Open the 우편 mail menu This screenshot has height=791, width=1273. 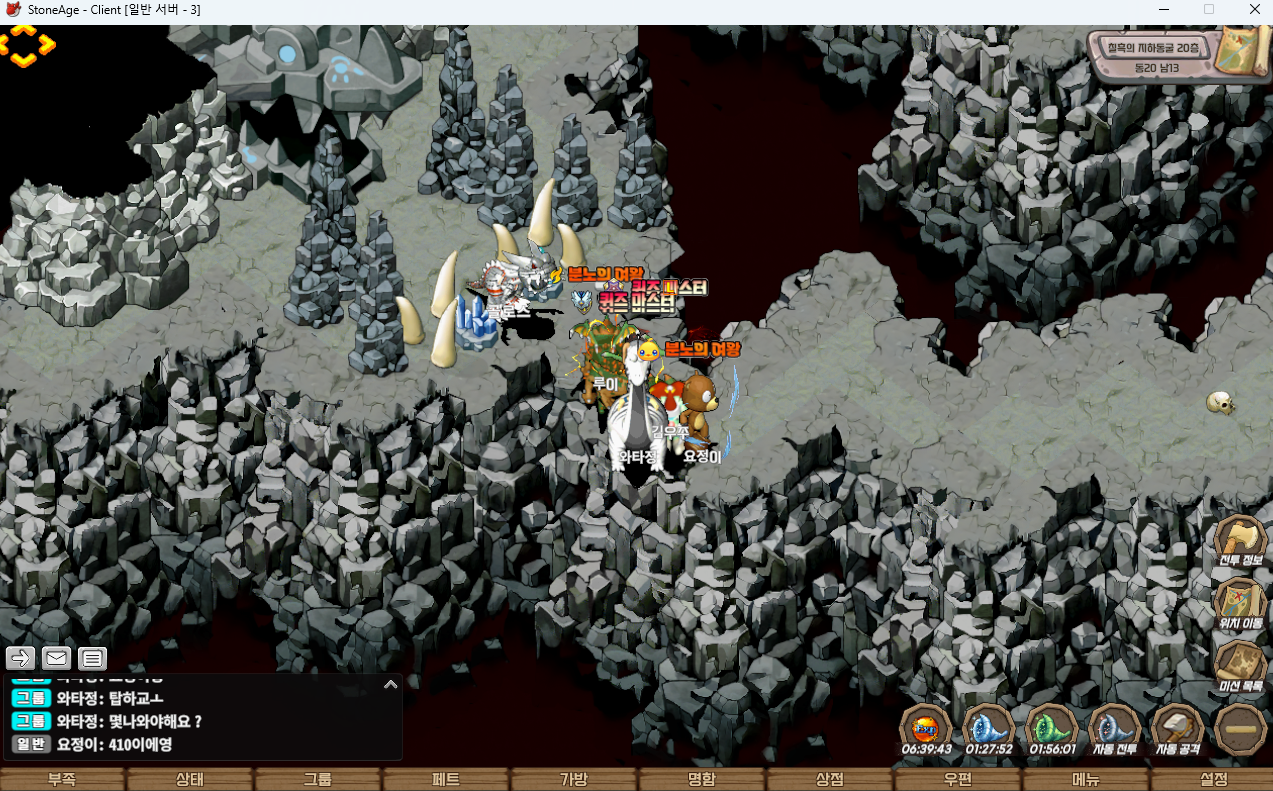coord(958,780)
